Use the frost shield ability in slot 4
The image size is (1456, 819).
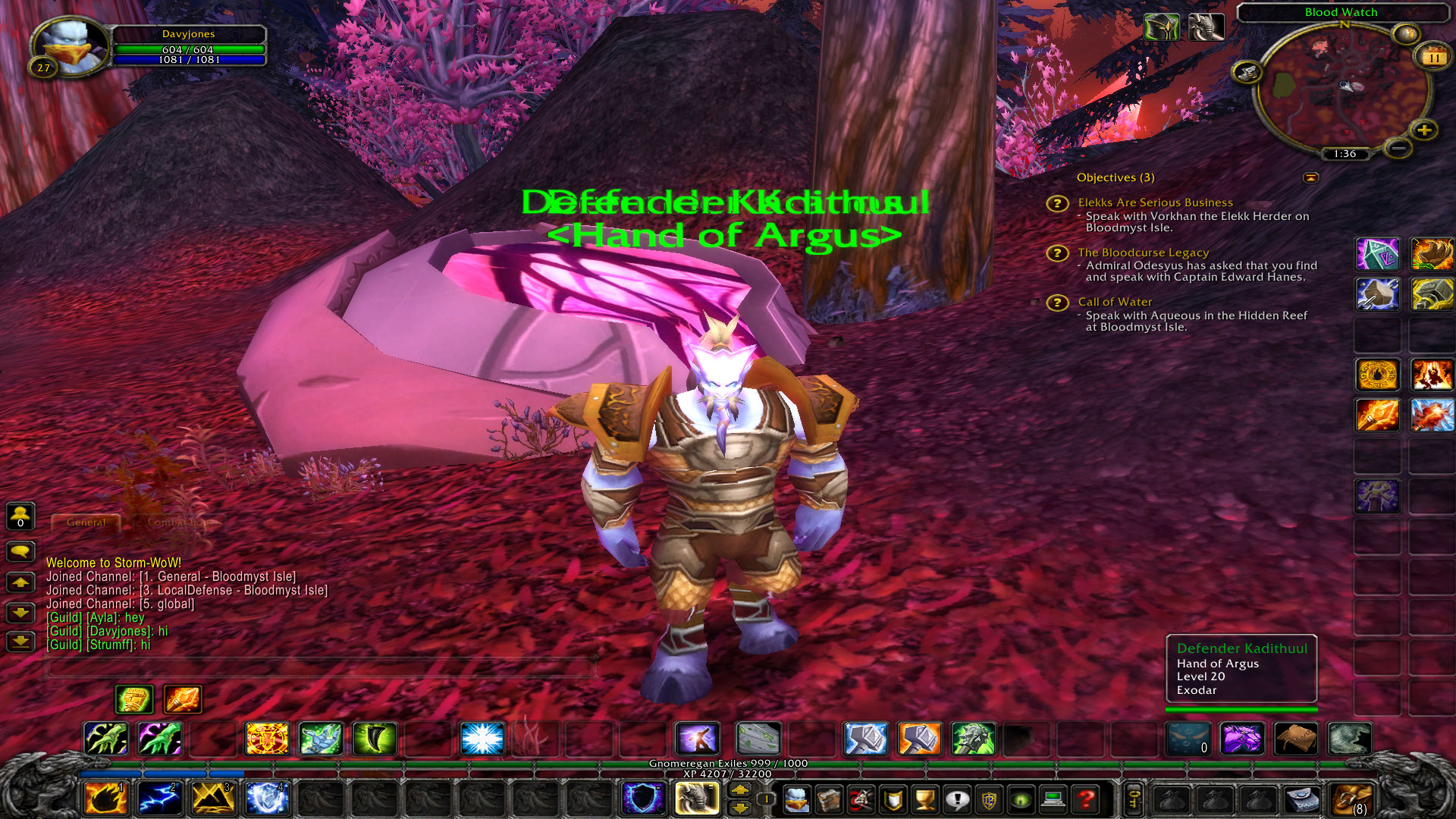coord(266,798)
